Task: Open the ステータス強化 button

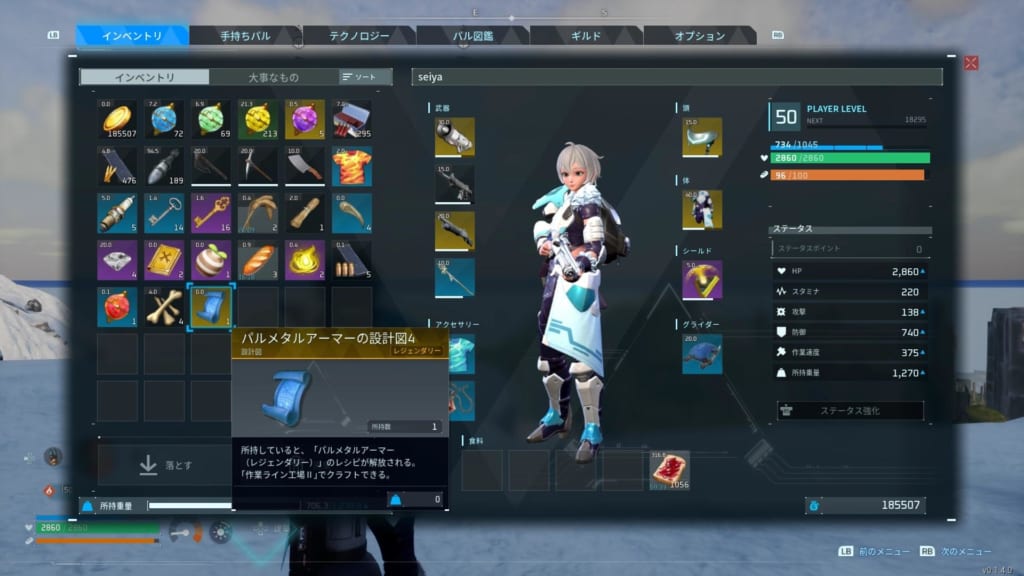Action: 850,410
